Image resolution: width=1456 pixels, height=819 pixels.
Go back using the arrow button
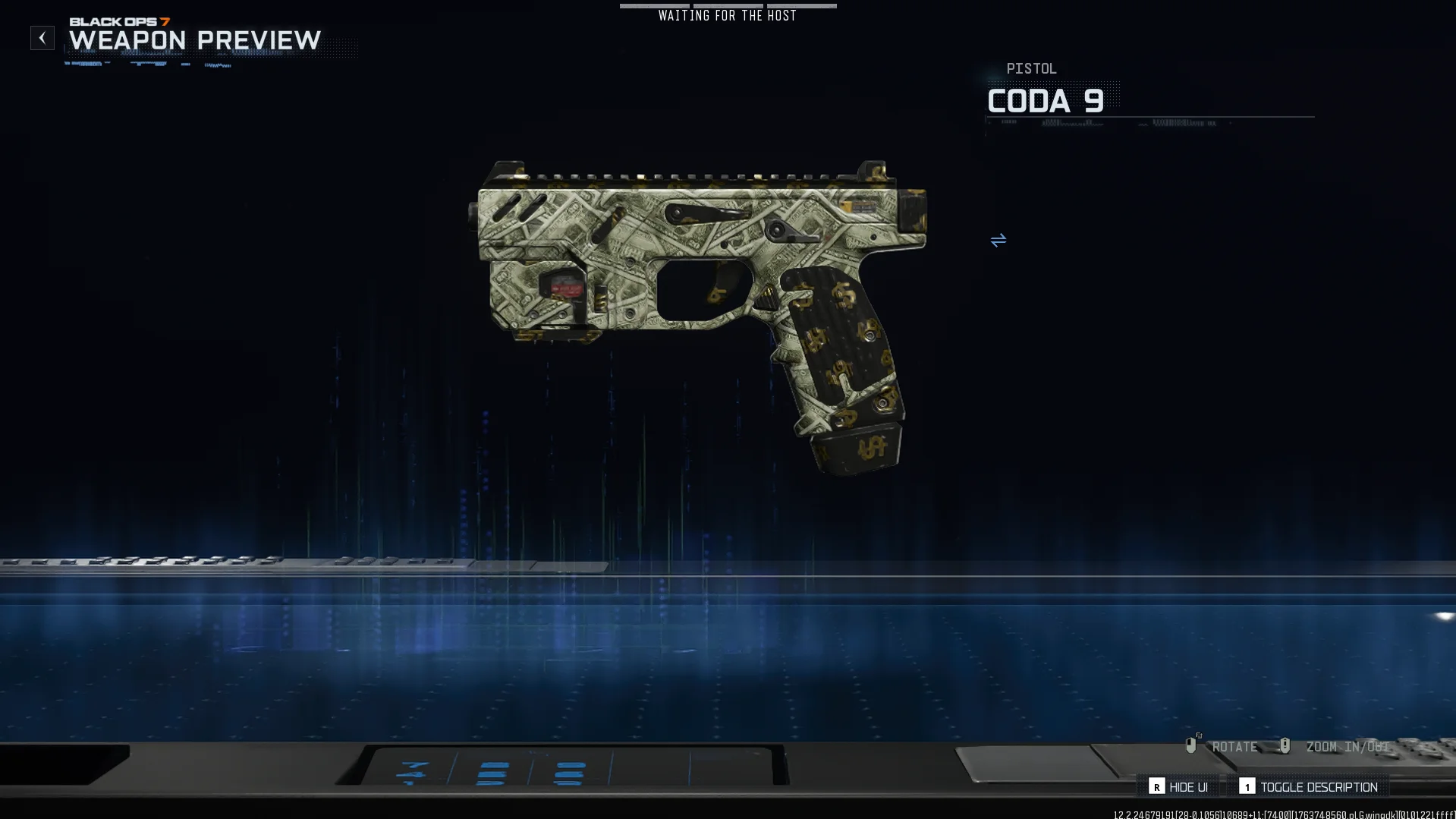(42, 38)
